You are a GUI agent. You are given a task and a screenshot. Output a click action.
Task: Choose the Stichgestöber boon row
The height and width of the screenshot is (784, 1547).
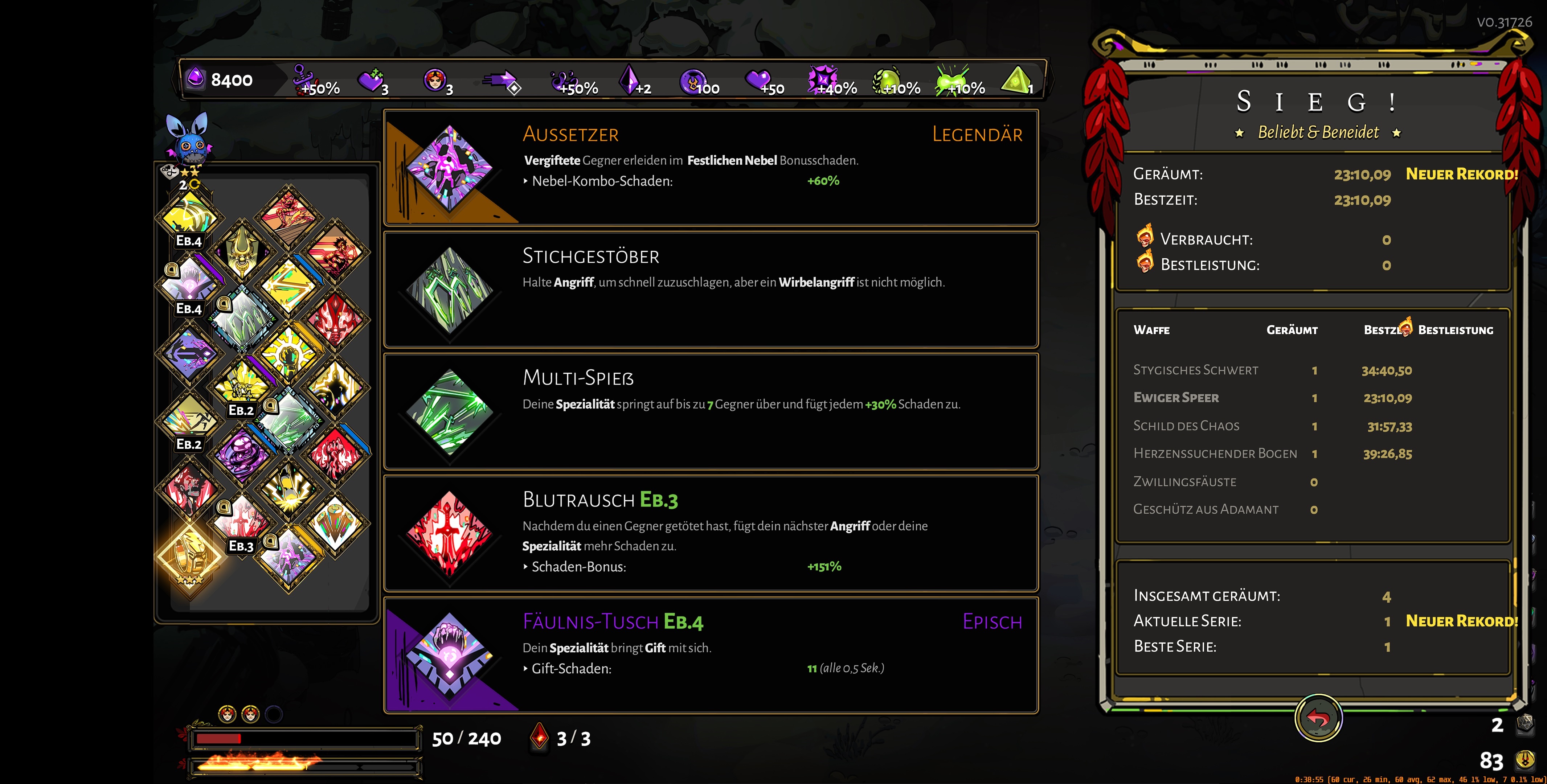(x=711, y=290)
